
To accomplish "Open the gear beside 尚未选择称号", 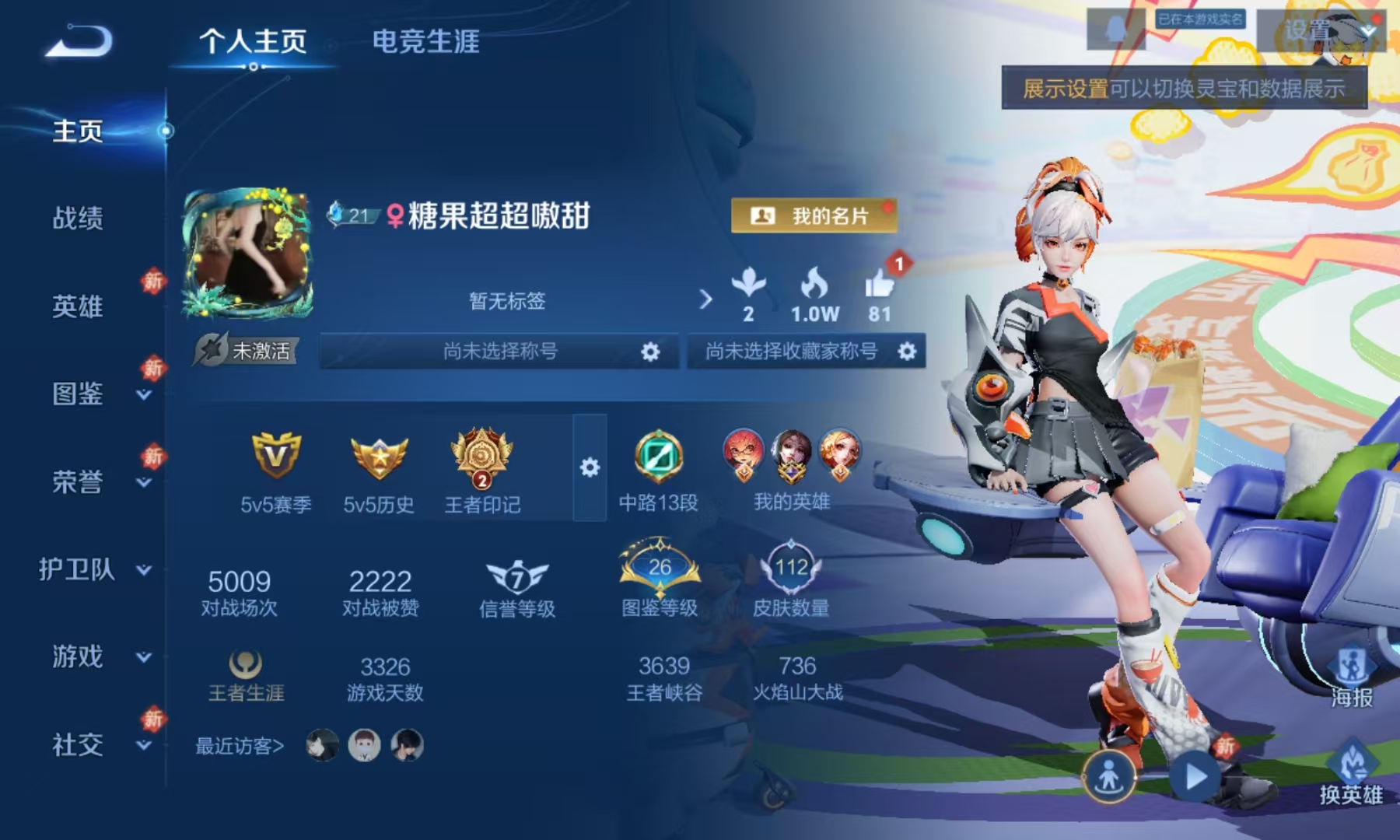I will click(650, 352).
